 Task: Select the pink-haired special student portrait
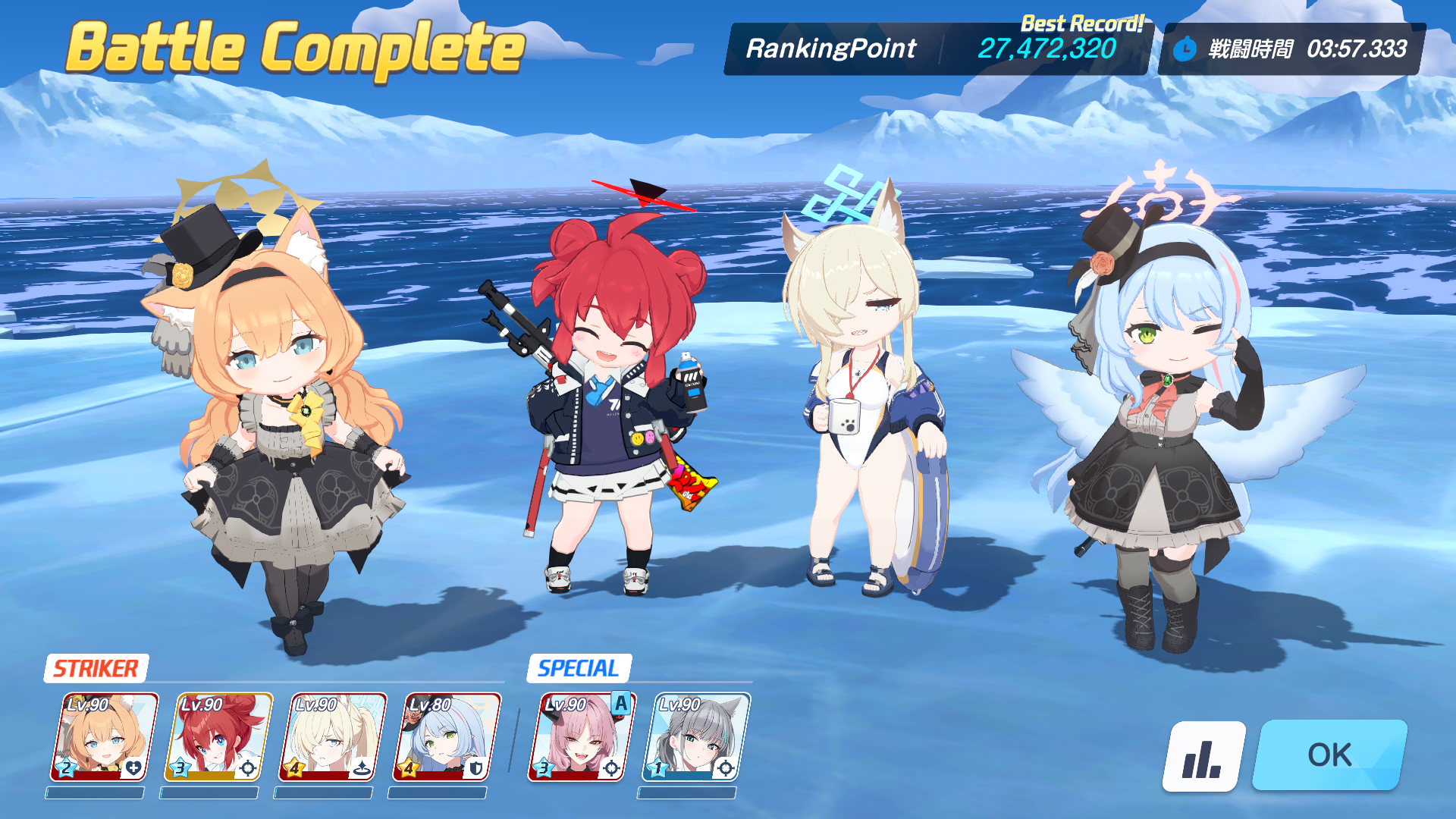pos(582,737)
